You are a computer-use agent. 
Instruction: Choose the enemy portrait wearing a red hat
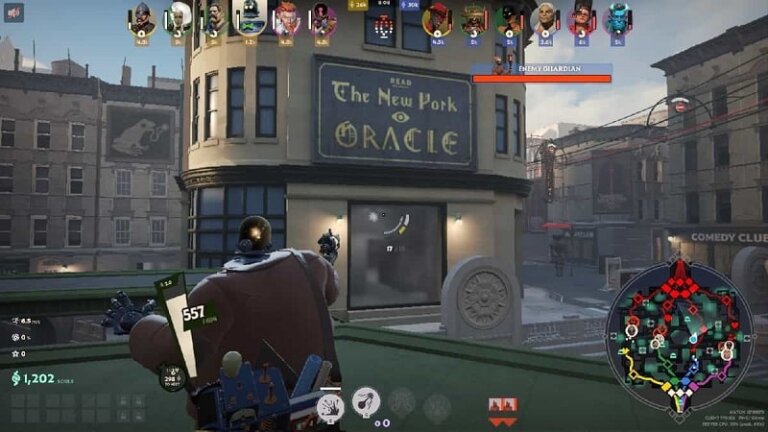(x=437, y=18)
